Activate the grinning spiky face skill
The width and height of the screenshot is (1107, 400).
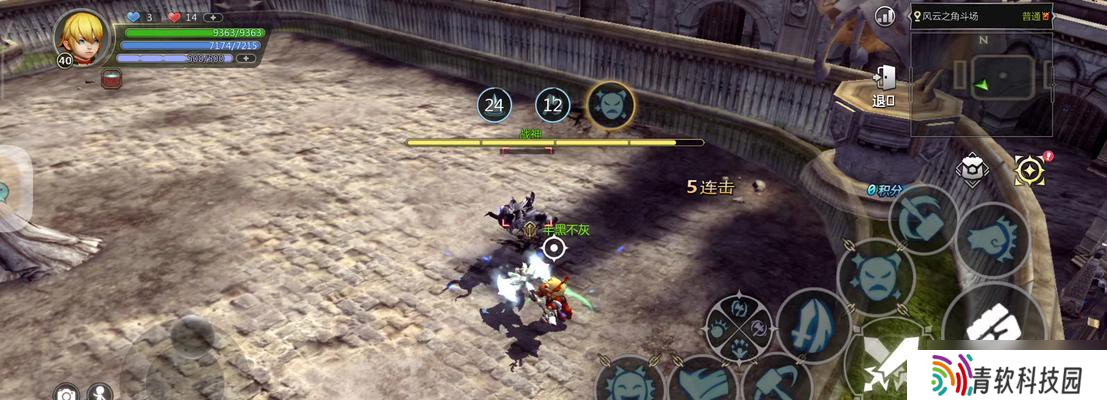click(x=630, y=383)
